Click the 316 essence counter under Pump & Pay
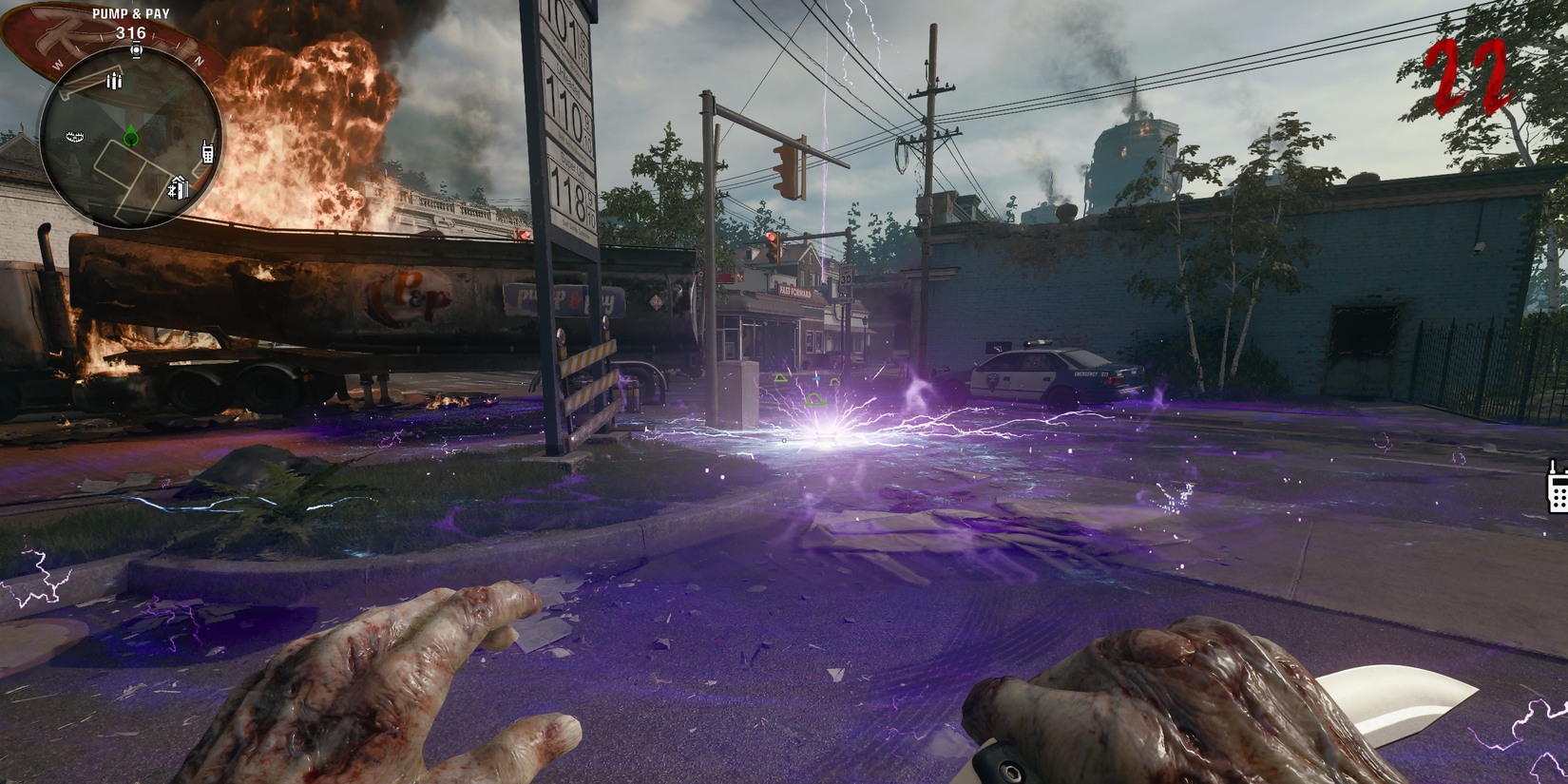 coord(131,32)
